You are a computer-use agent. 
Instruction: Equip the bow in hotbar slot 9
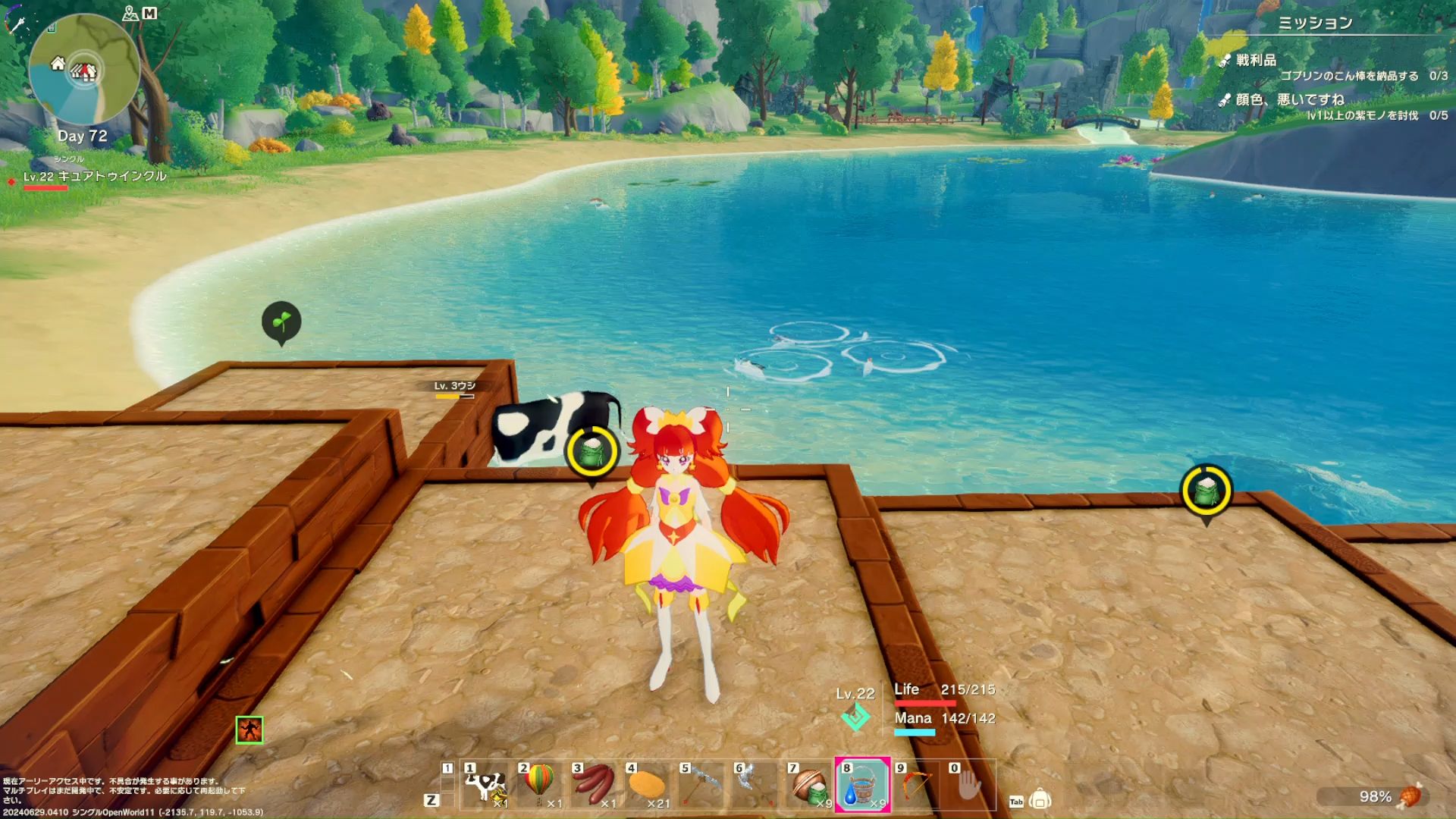pyautogui.click(x=916, y=786)
